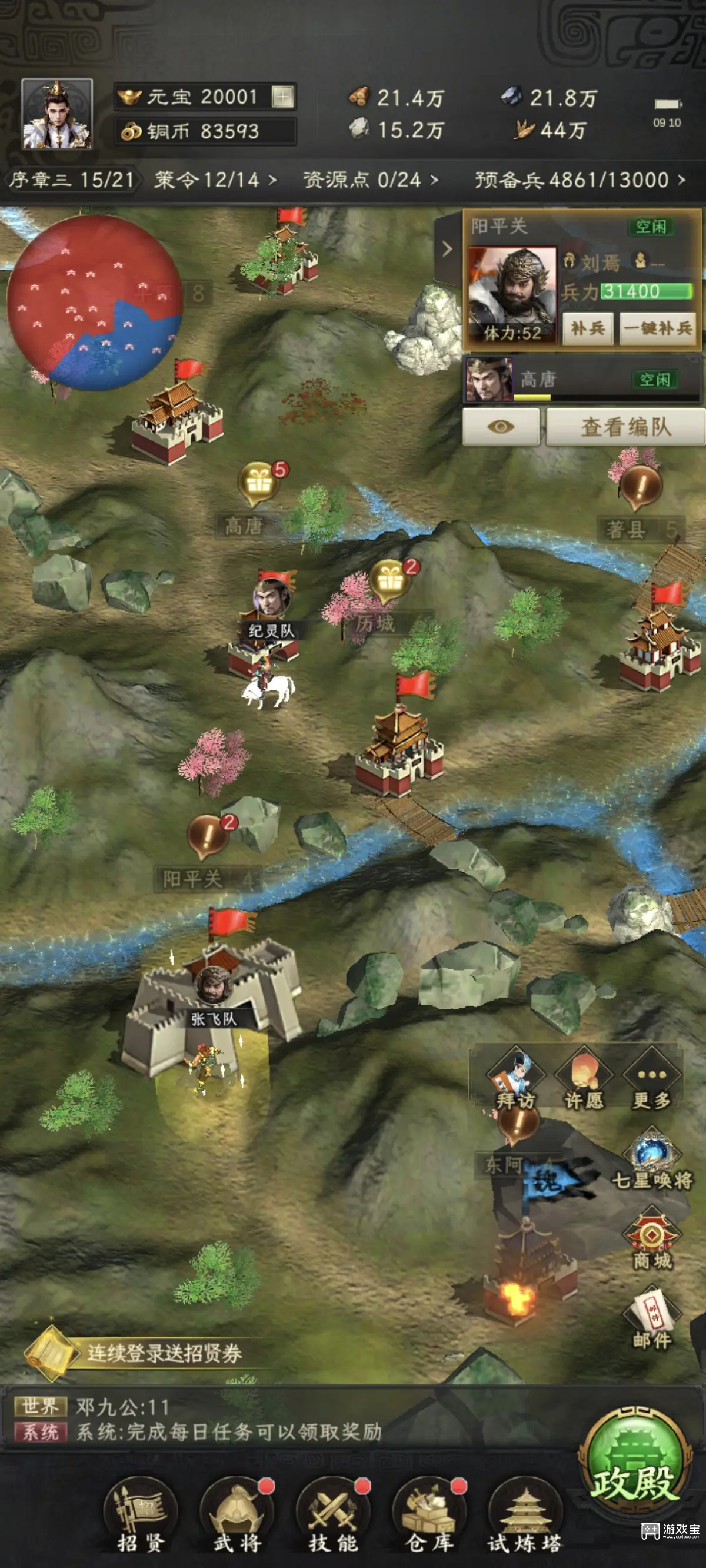Open the 预备兵 reserve troops panel

point(579,180)
